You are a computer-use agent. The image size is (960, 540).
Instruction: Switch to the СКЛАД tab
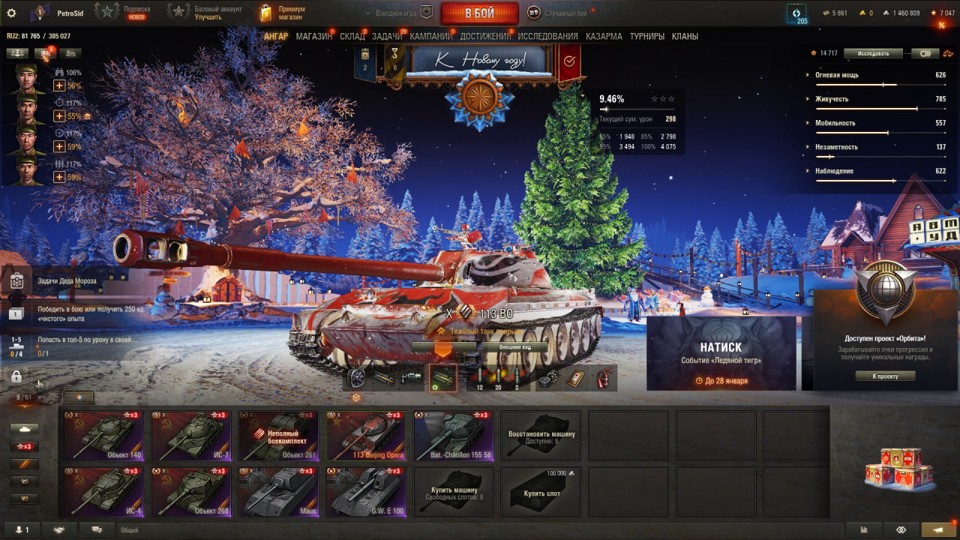[352, 36]
